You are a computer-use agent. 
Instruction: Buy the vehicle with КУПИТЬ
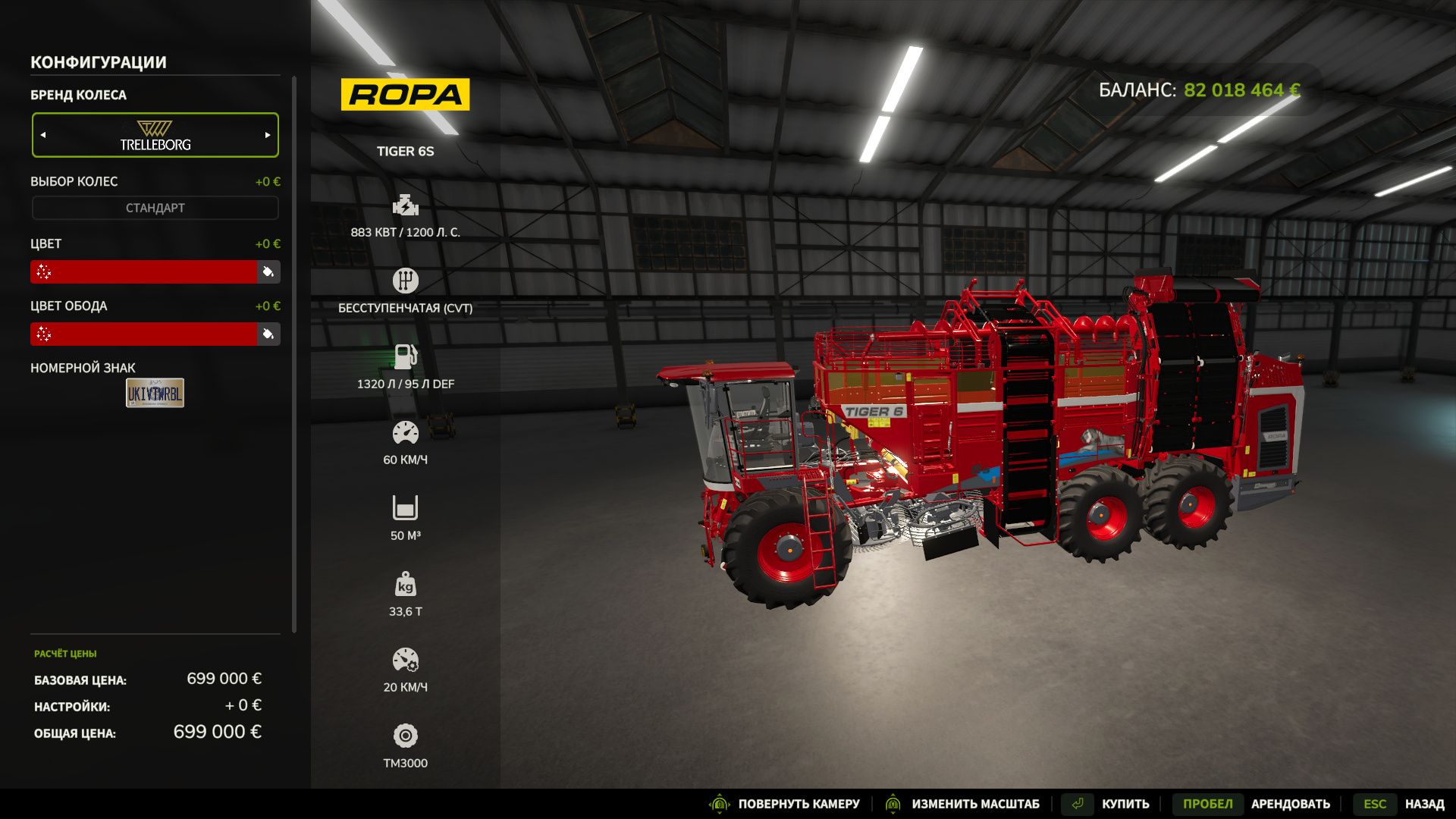1125,804
